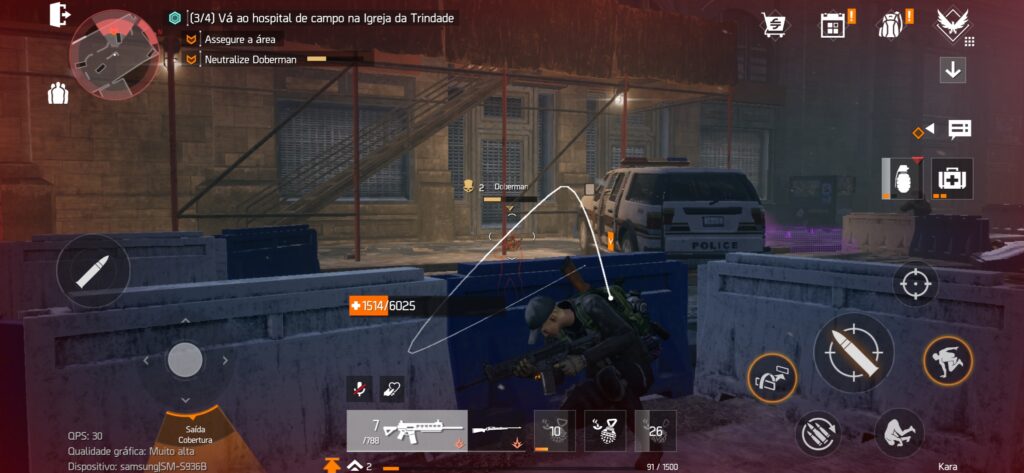
Task: Open the backpack inventory
Action: [891, 25]
